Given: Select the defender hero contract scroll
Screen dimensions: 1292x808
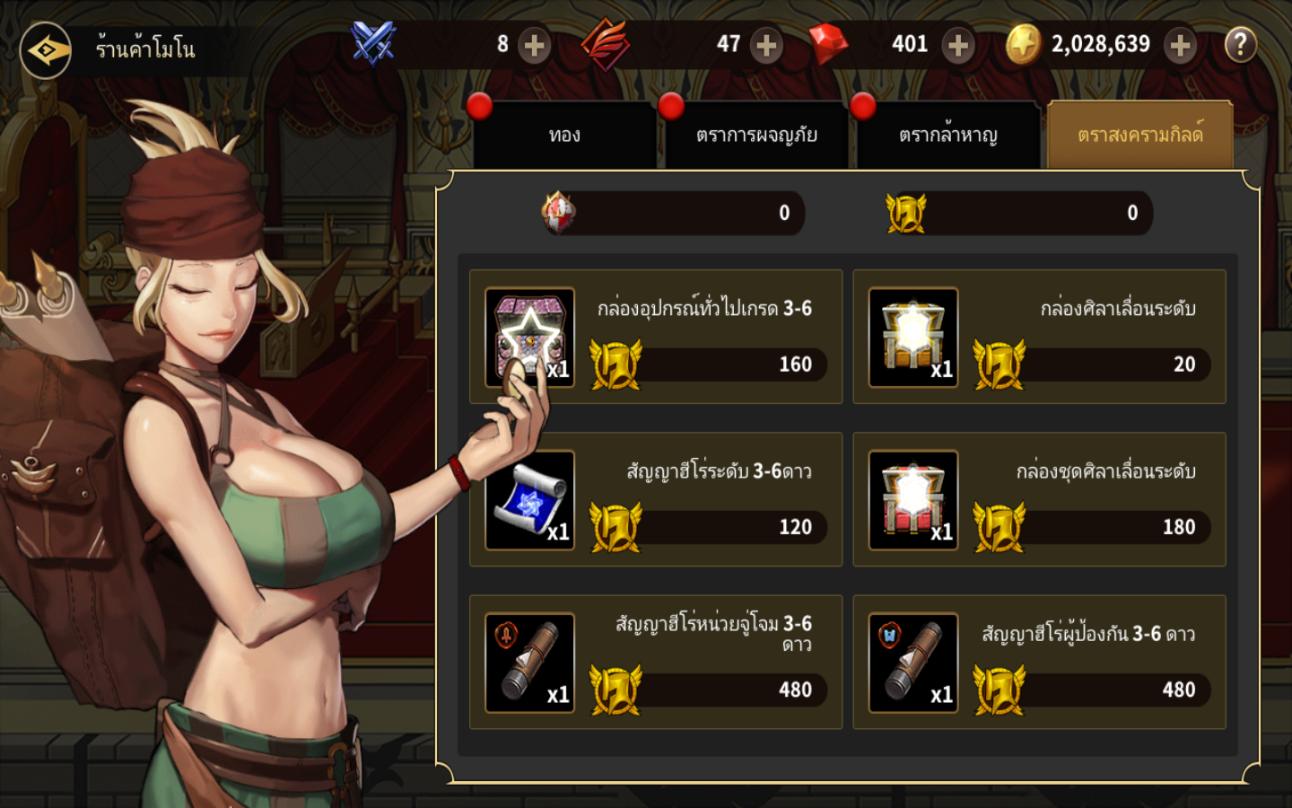Looking at the screenshot, I should pyautogui.click(x=1039, y=662).
